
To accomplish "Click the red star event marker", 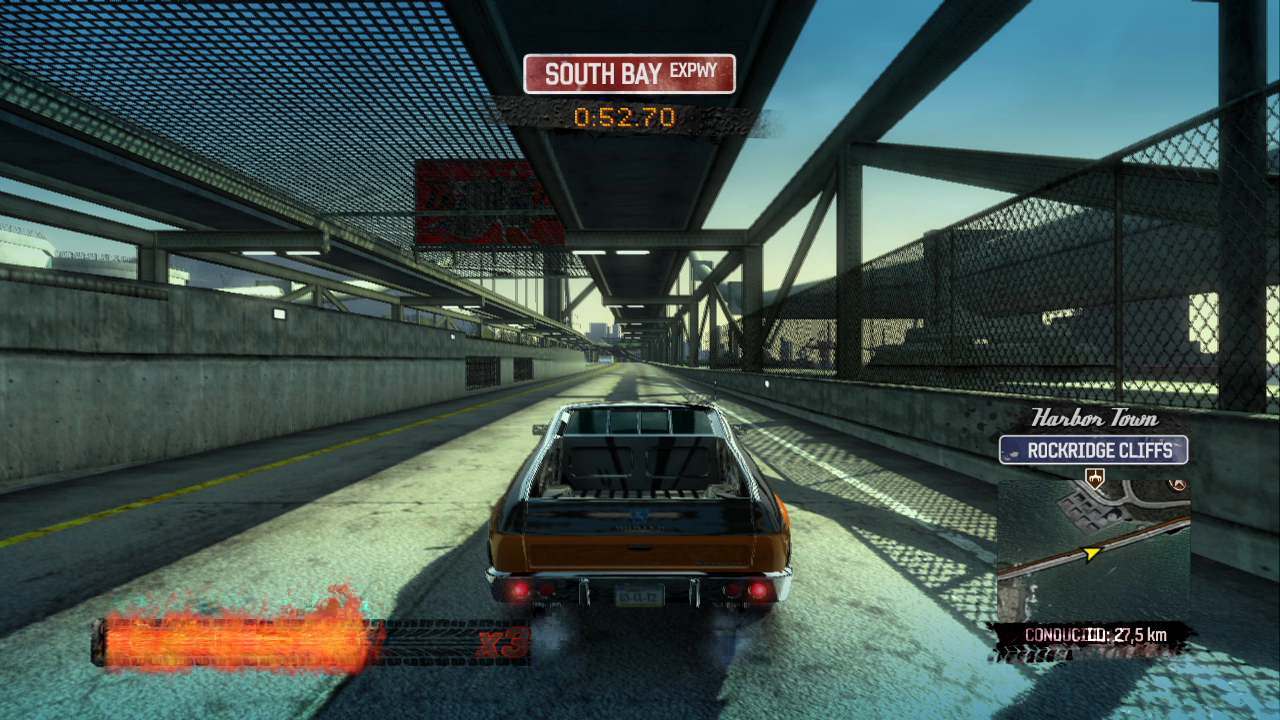I will click(1179, 484).
